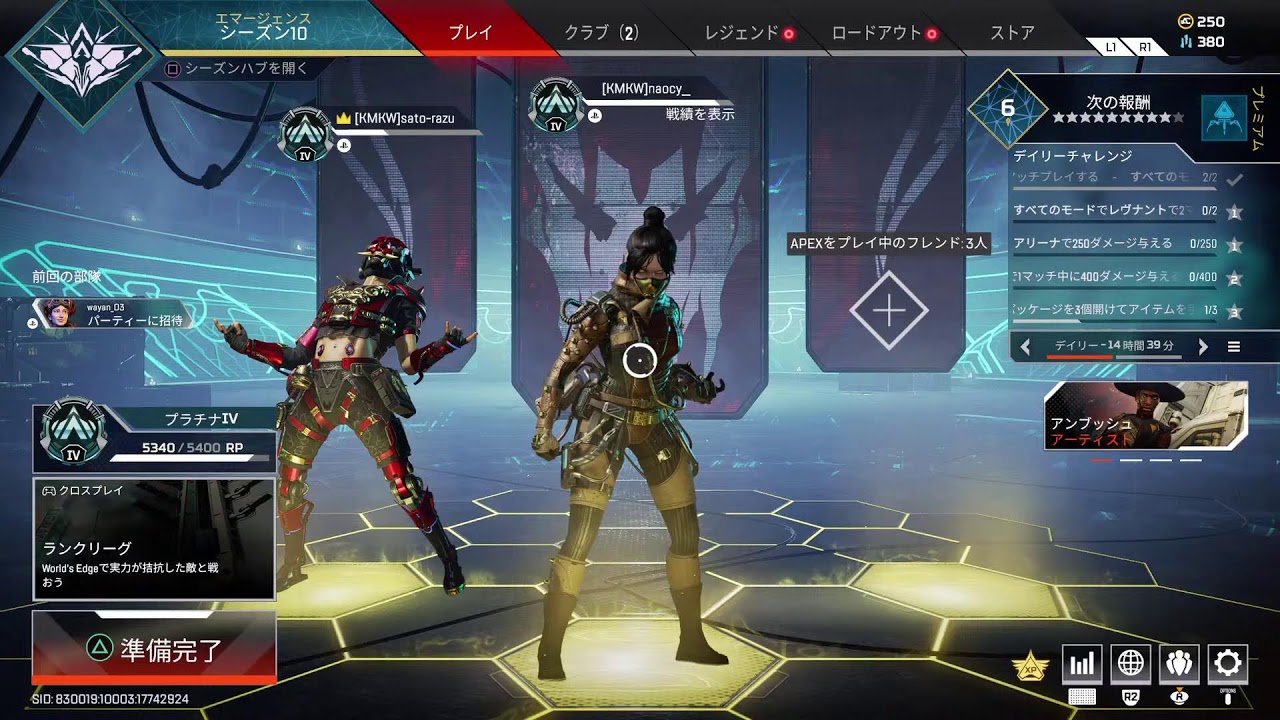The width and height of the screenshot is (1280, 720).
Task: Open the friends list icon
Action: [x=1179, y=663]
